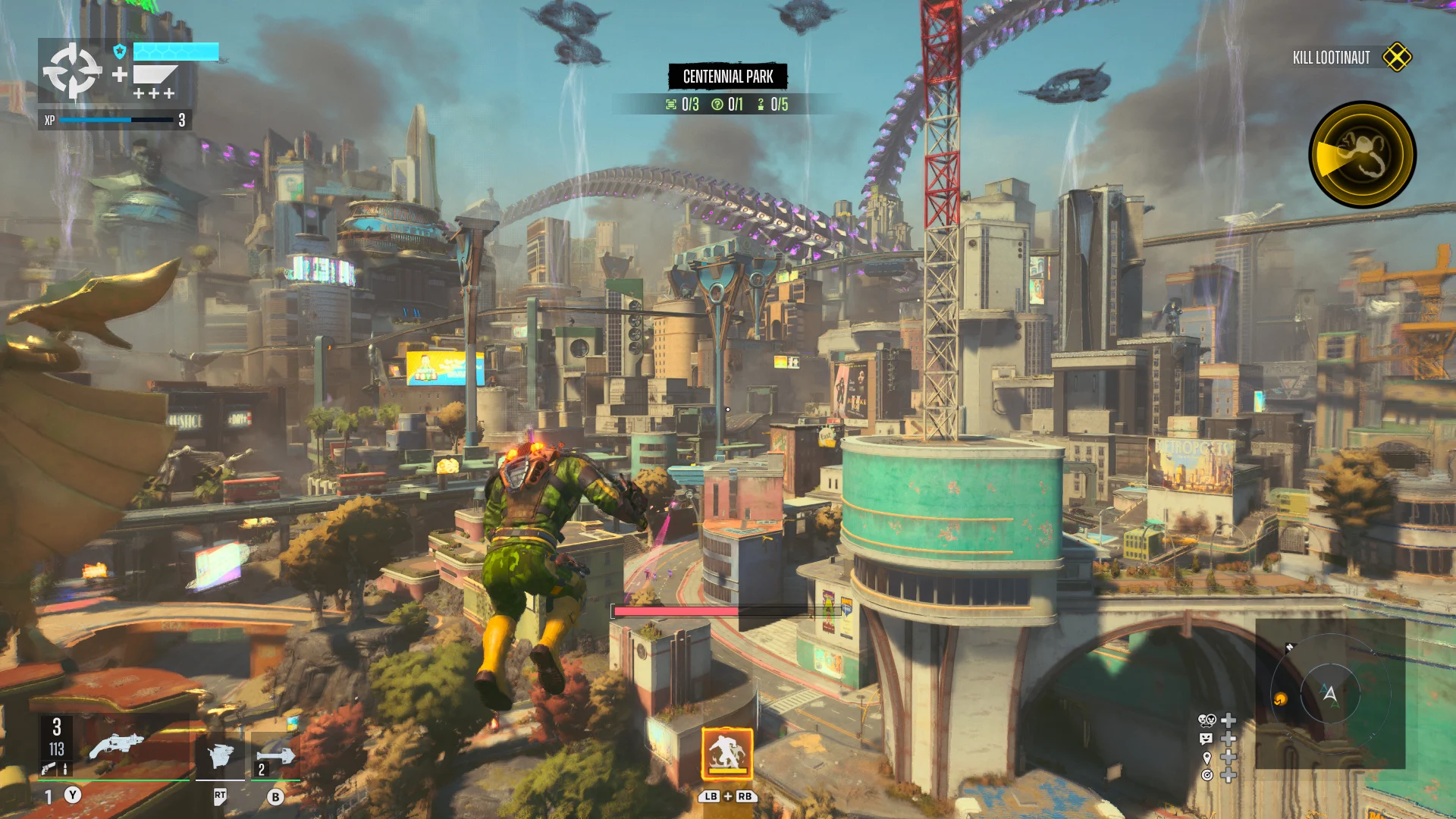The height and width of the screenshot is (819, 1456).
Task: Click the circular yellow radar emblem
Action: tap(1362, 155)
